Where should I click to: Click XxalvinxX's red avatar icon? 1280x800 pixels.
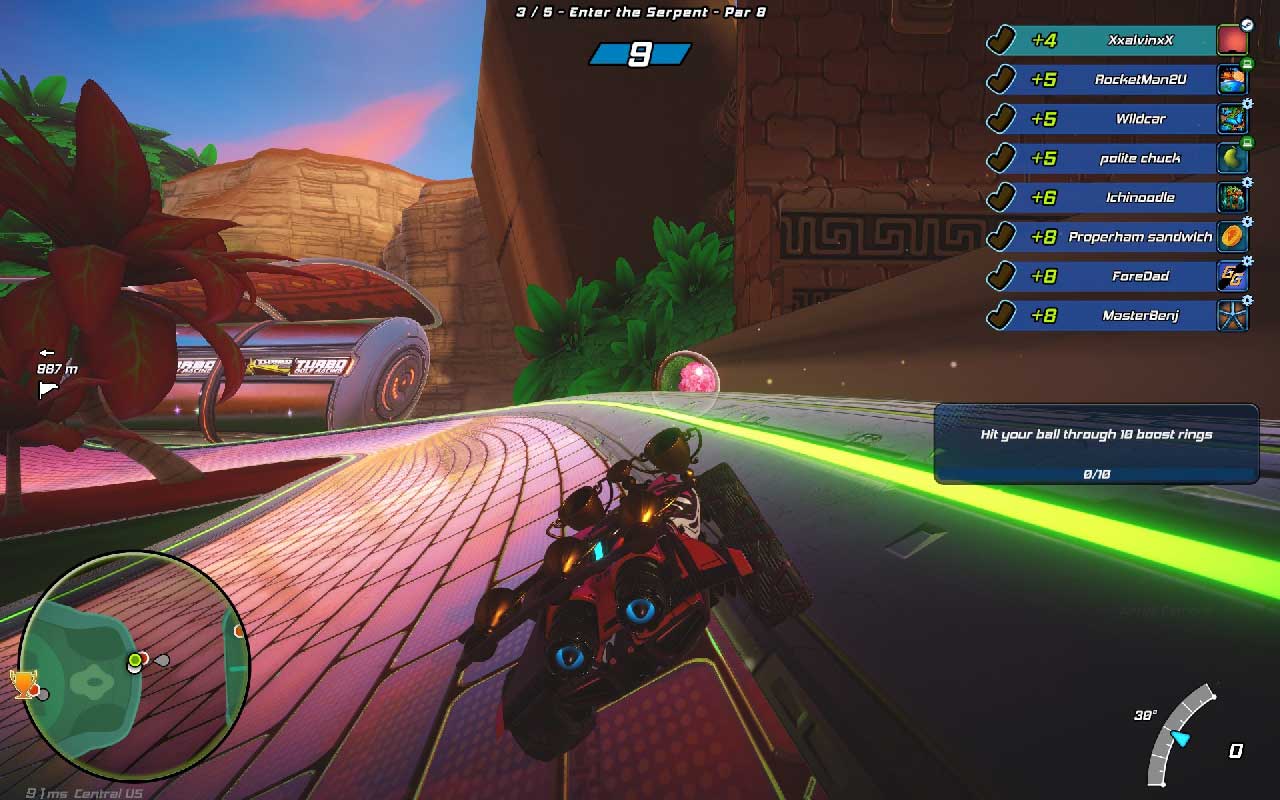click(1232, 41)
